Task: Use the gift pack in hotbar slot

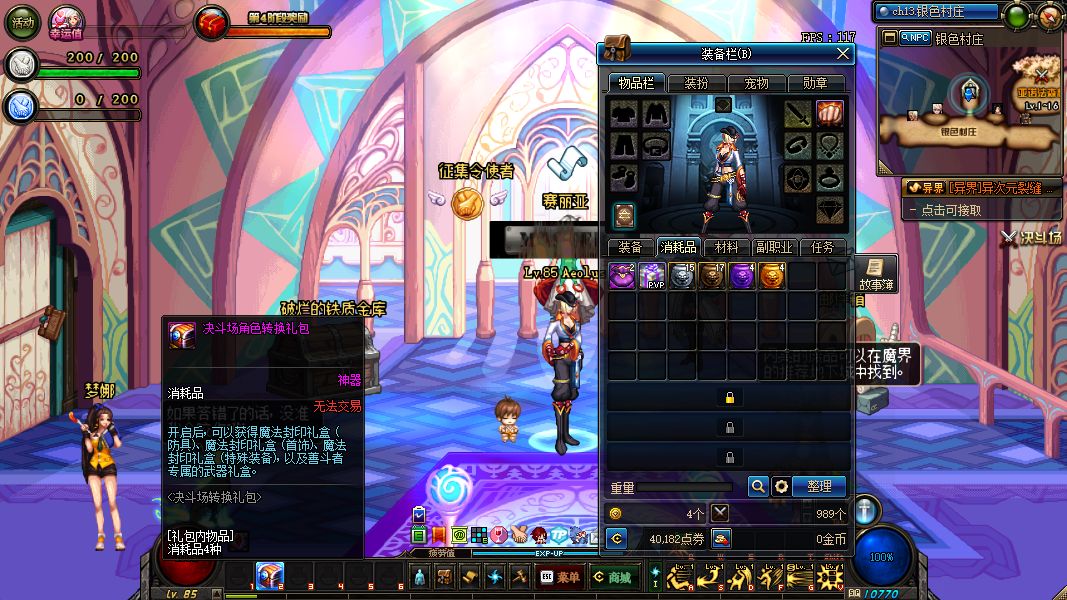Action: 269,575
